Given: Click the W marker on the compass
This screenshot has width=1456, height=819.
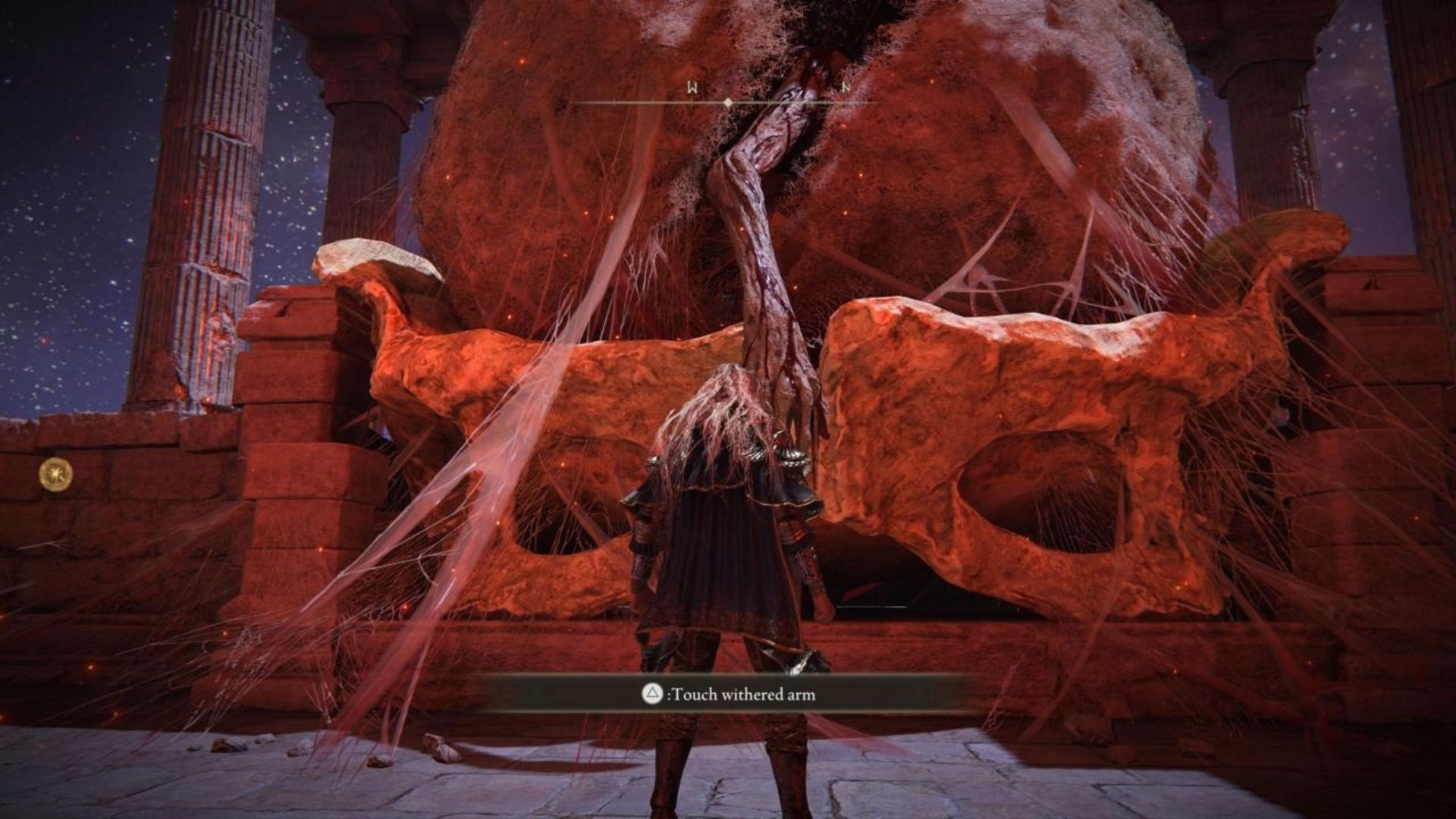Looking at the screenshot, I should 692,86.
